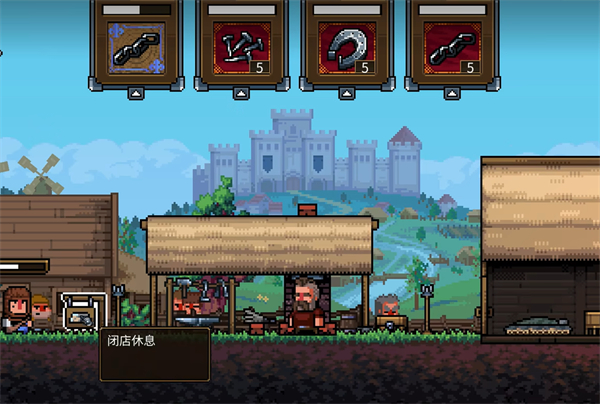Screen dimensions: 600x404
Task: Expand the arrow beneath the nails slot
Action: coord(240,94)
